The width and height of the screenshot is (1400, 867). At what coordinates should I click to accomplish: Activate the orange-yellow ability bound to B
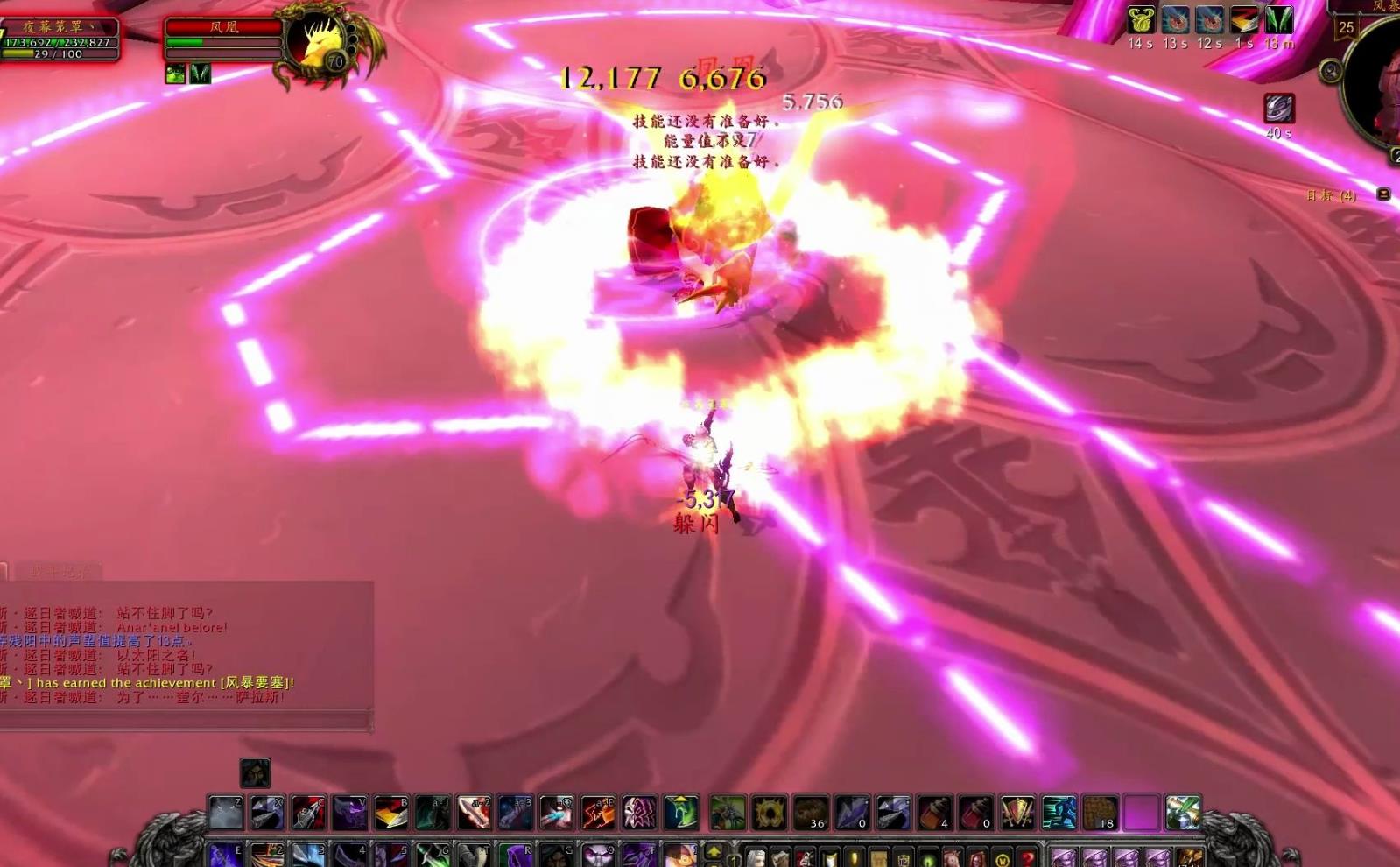tap(391, 813)
